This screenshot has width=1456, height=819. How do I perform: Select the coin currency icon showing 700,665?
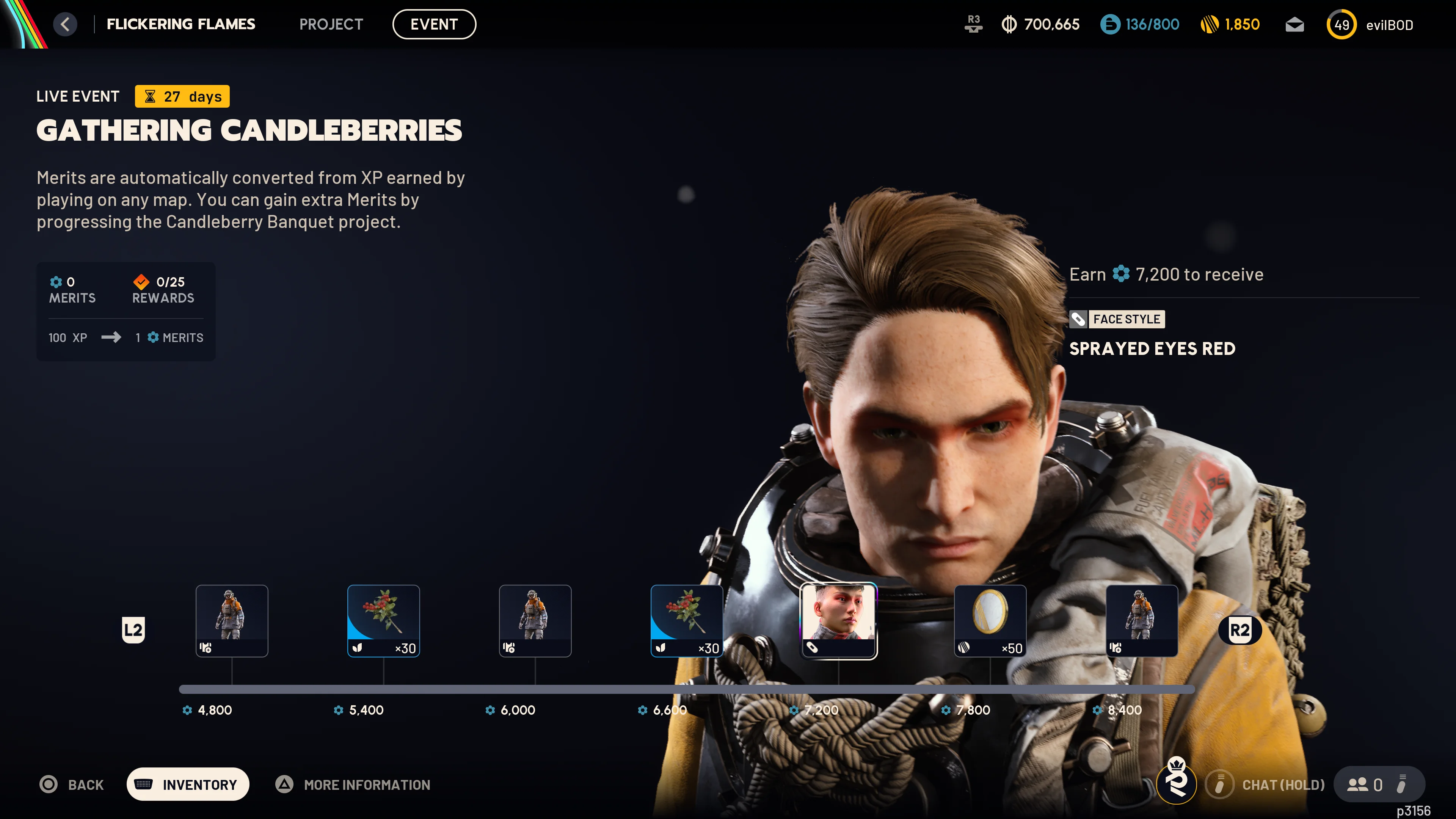pos(1009,24)
